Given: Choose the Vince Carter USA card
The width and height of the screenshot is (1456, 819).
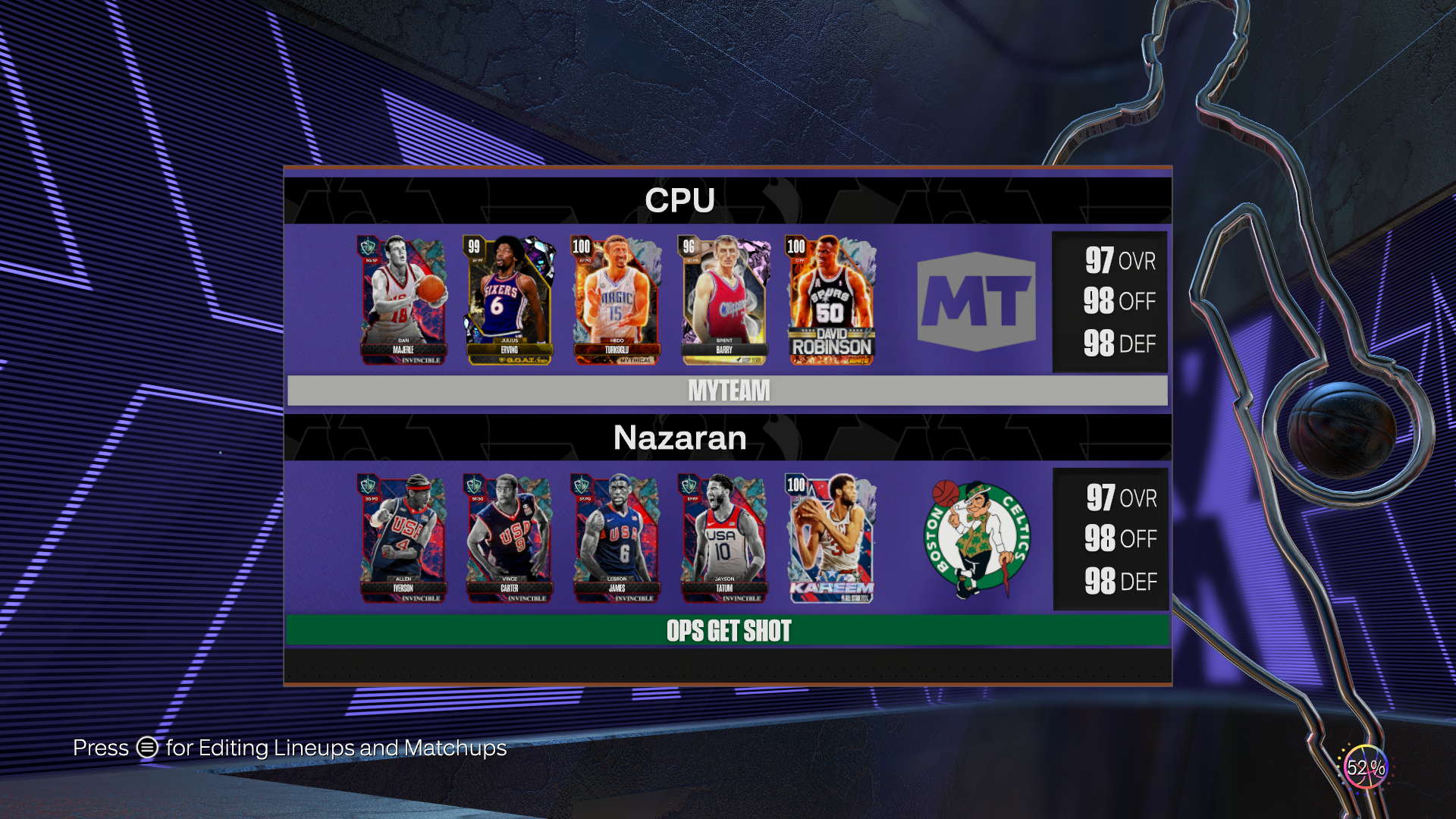Looking at the screenshot, I should click(510, 538).
